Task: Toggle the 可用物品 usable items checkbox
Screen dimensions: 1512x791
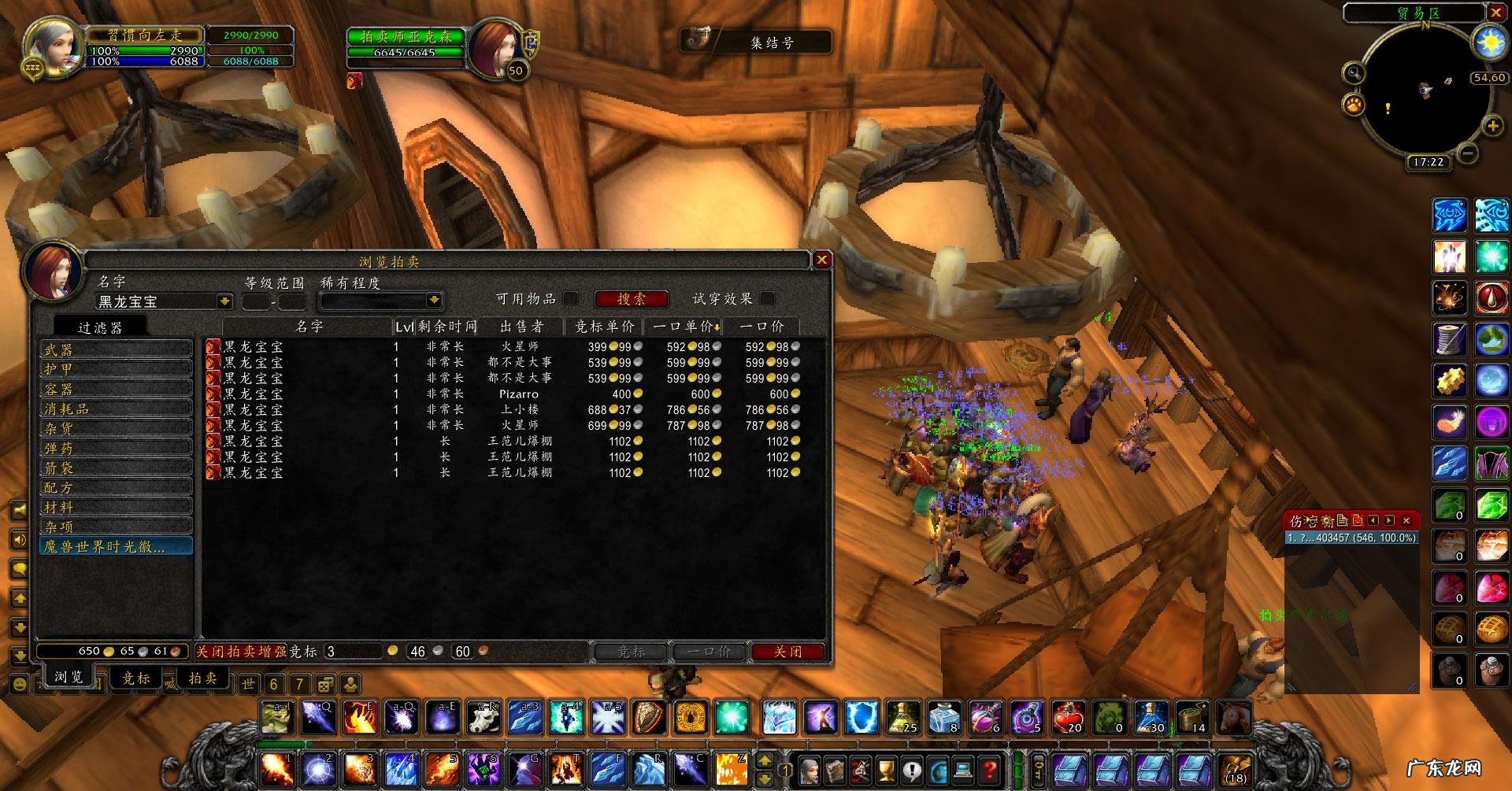Action: [x=571, y=298]
